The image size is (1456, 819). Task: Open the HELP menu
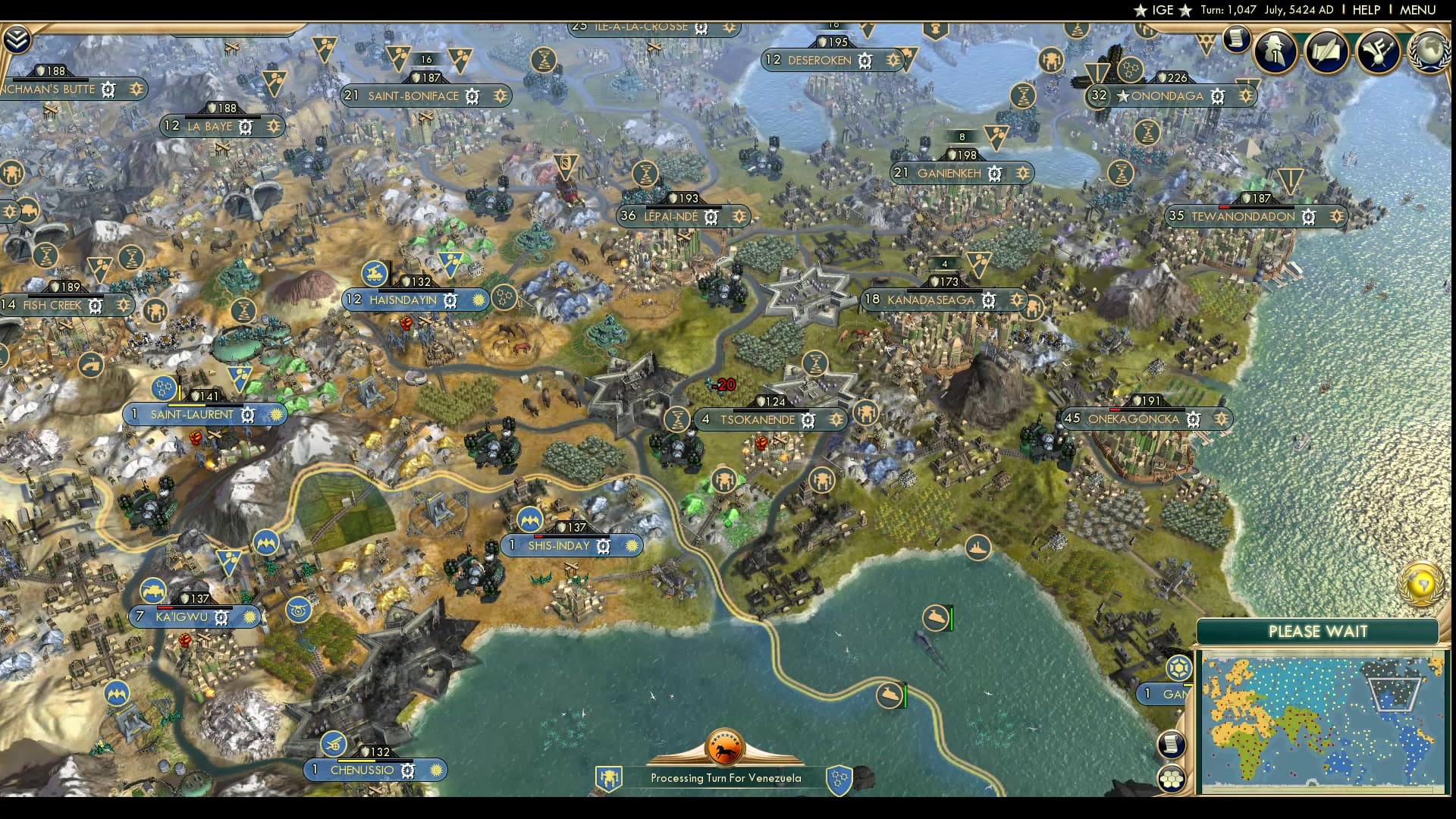(x=1365, y=10)
